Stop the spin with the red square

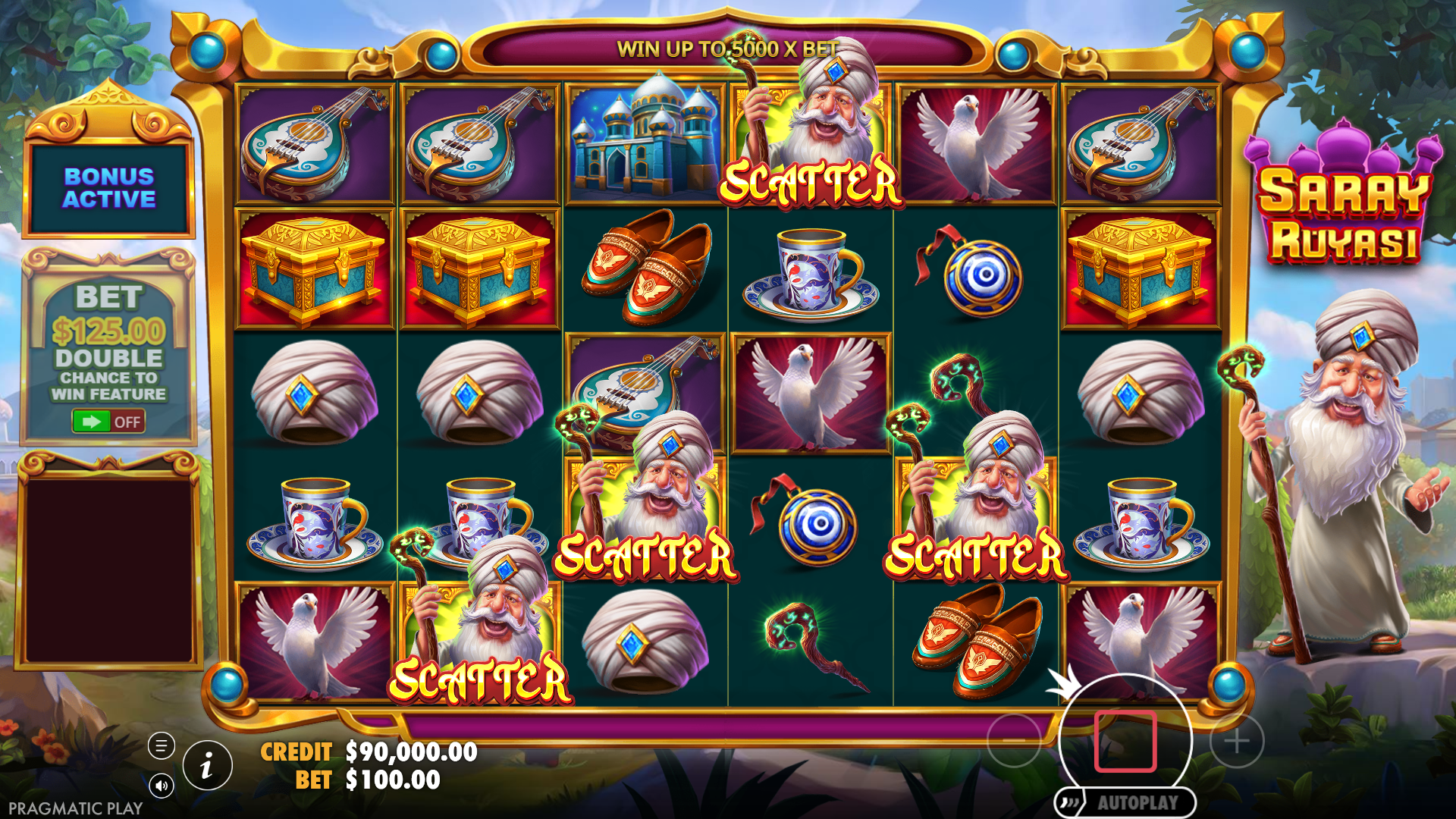(1125, 741)
